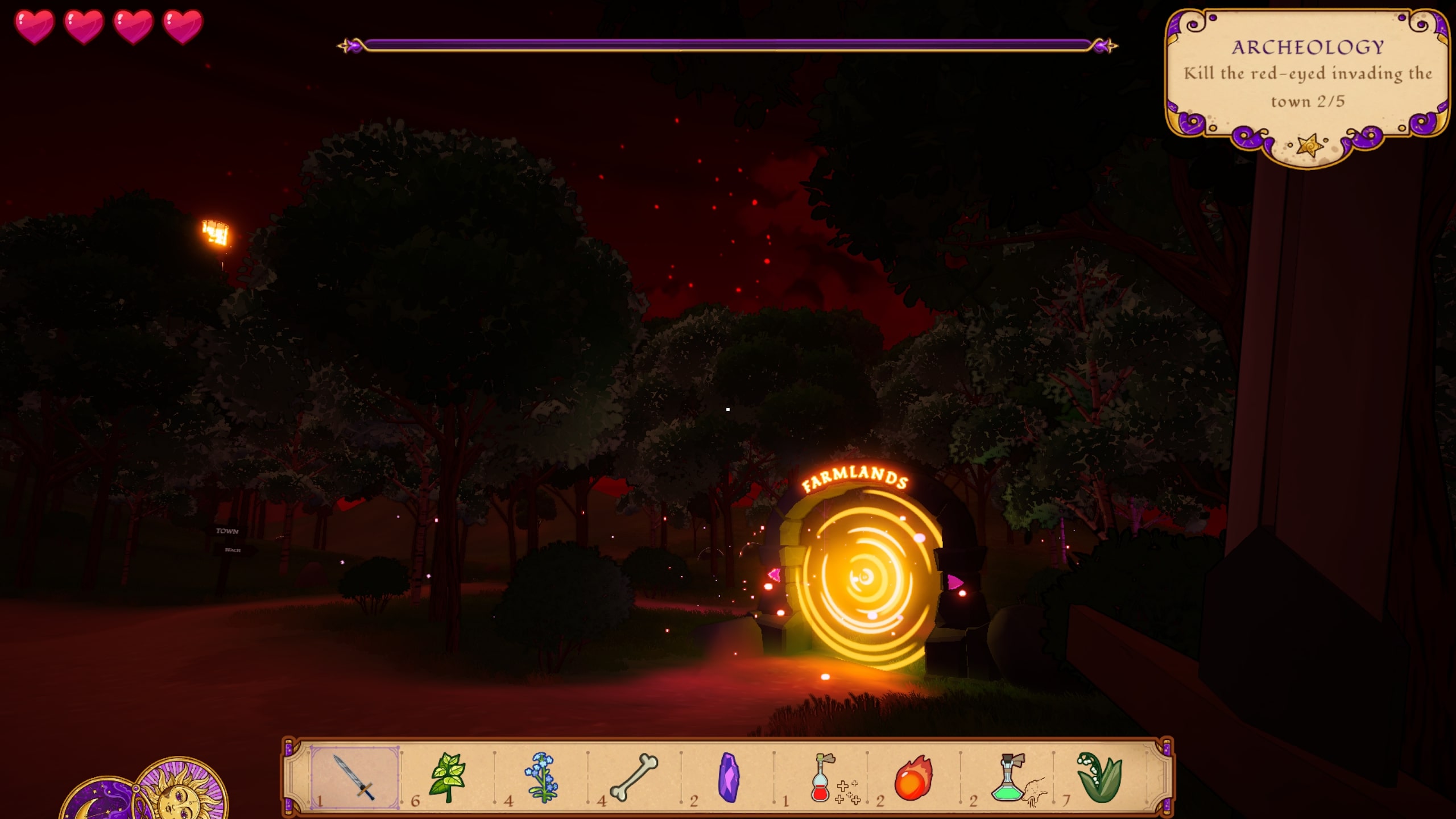The image size is (1456, 819).
Task: Pick the bone item slot
Action: pos(634,777)
